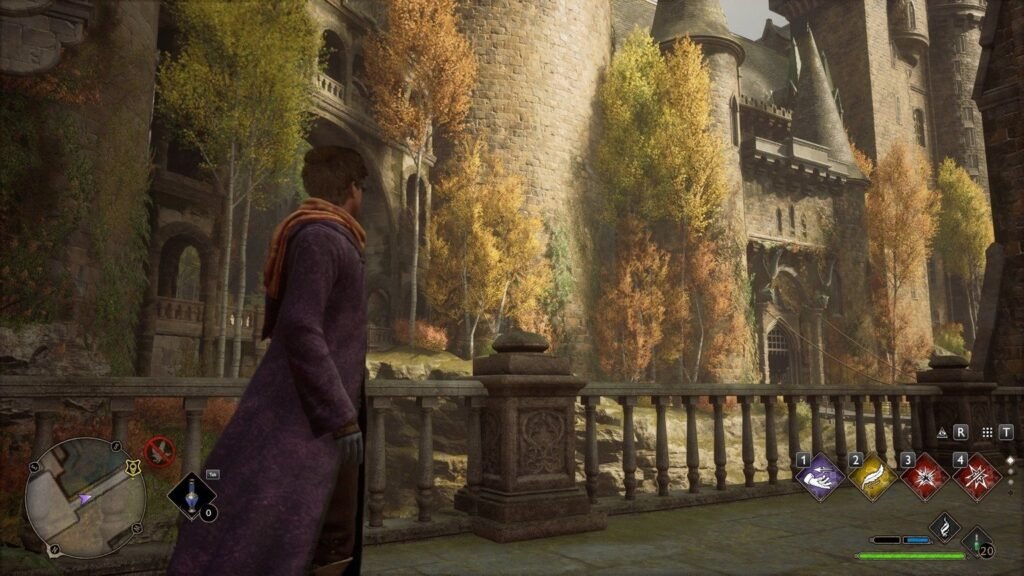This screenshot has width=1024, height=576.
Task: Click the no-flying zone icon
Action: tap(159, 450)
